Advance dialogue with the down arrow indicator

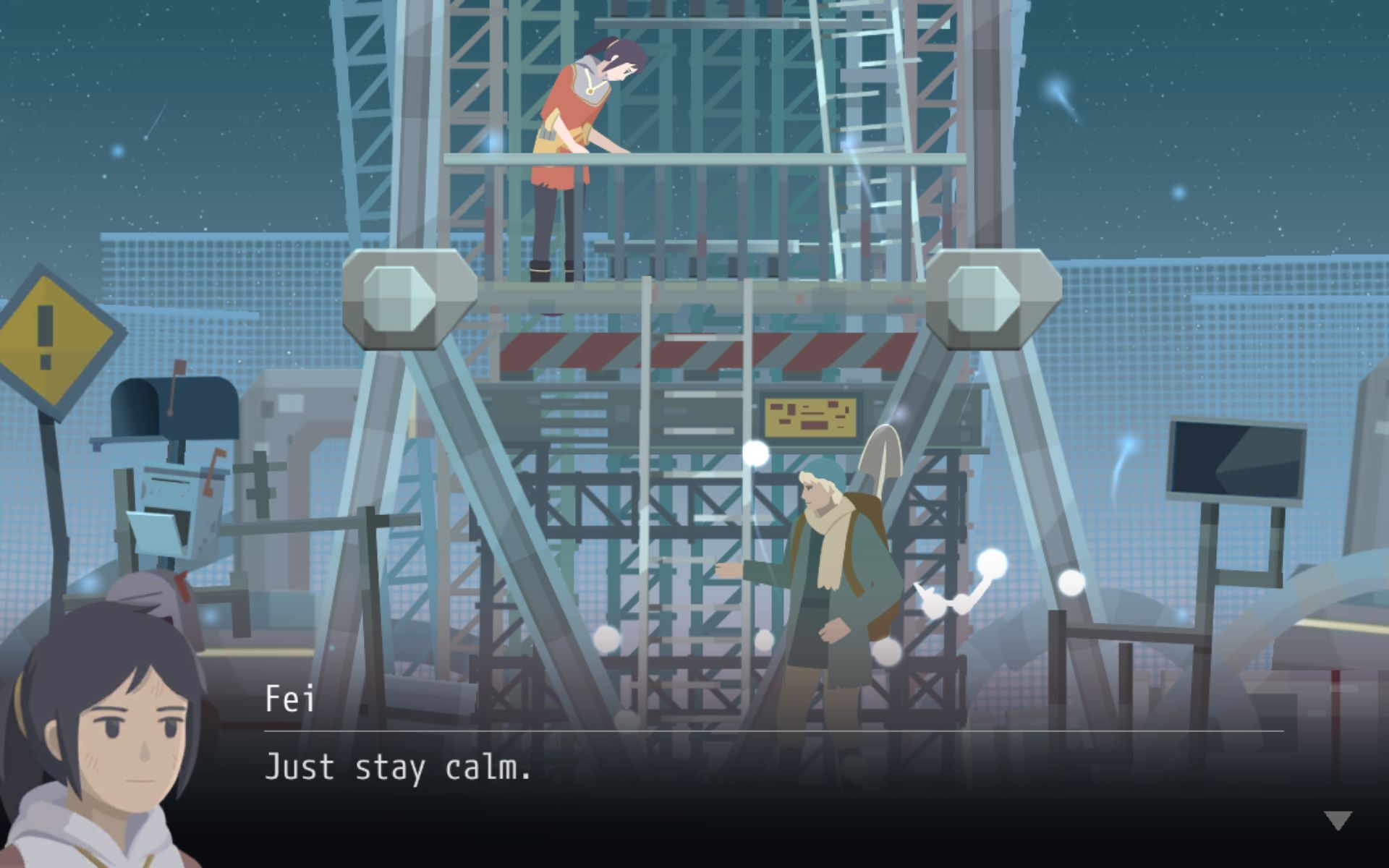(x=1338, y=820)
